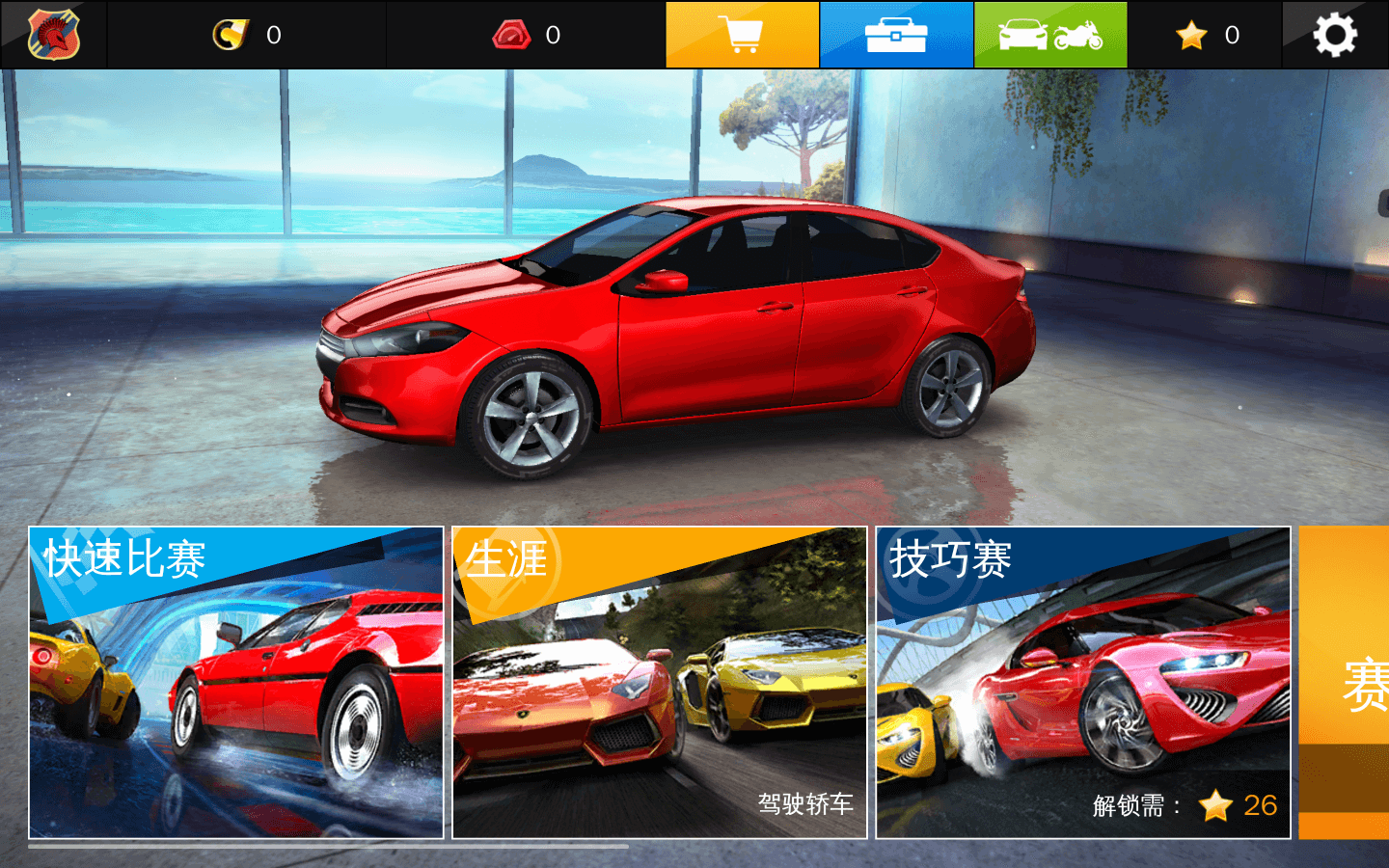The width and height of the screenshot is (1389, 868).
Task: Open the gear settings menu
Action: pyautogui.click(x=1335, y=35)
